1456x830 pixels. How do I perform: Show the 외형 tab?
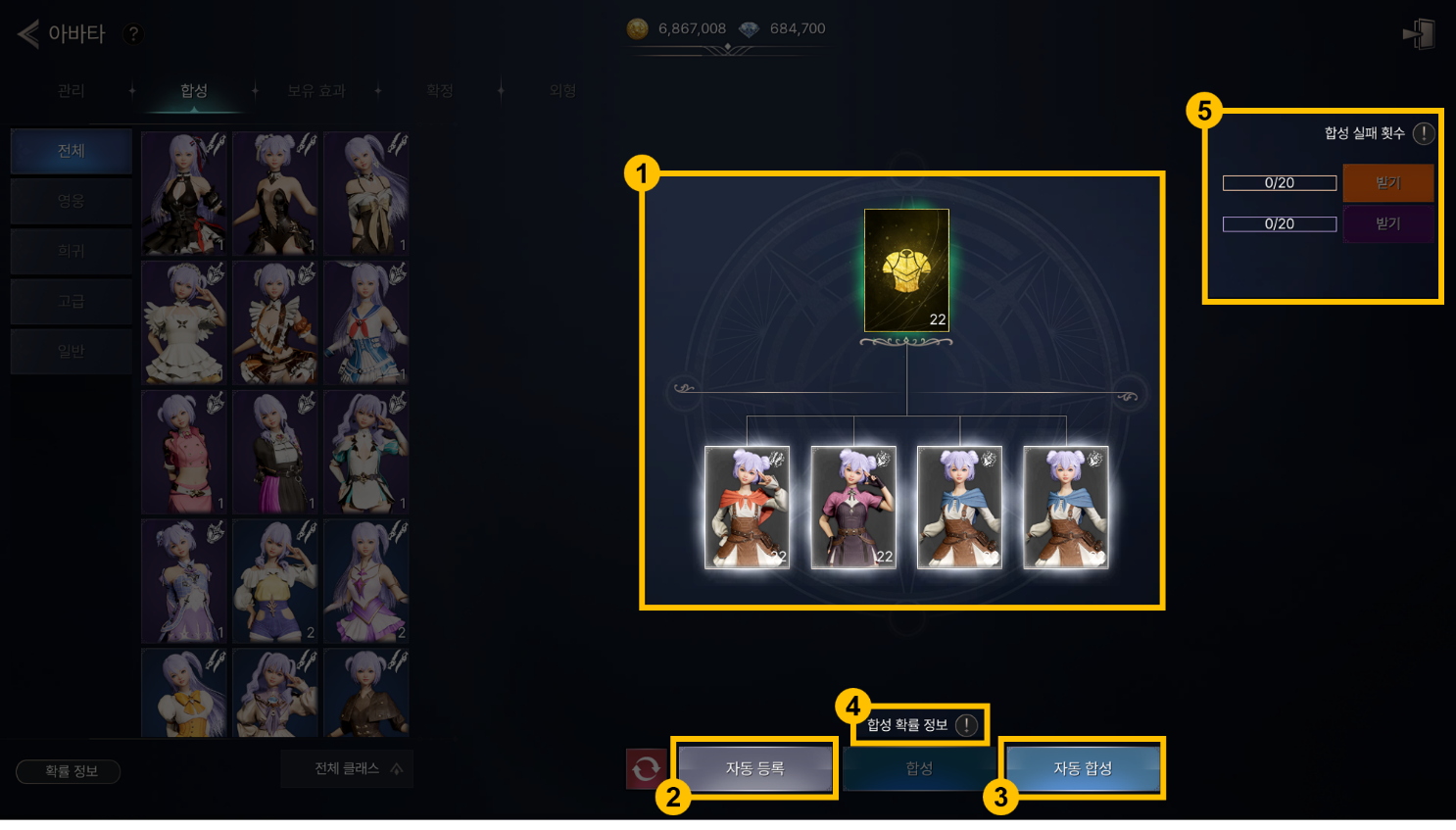click(562, 91)
